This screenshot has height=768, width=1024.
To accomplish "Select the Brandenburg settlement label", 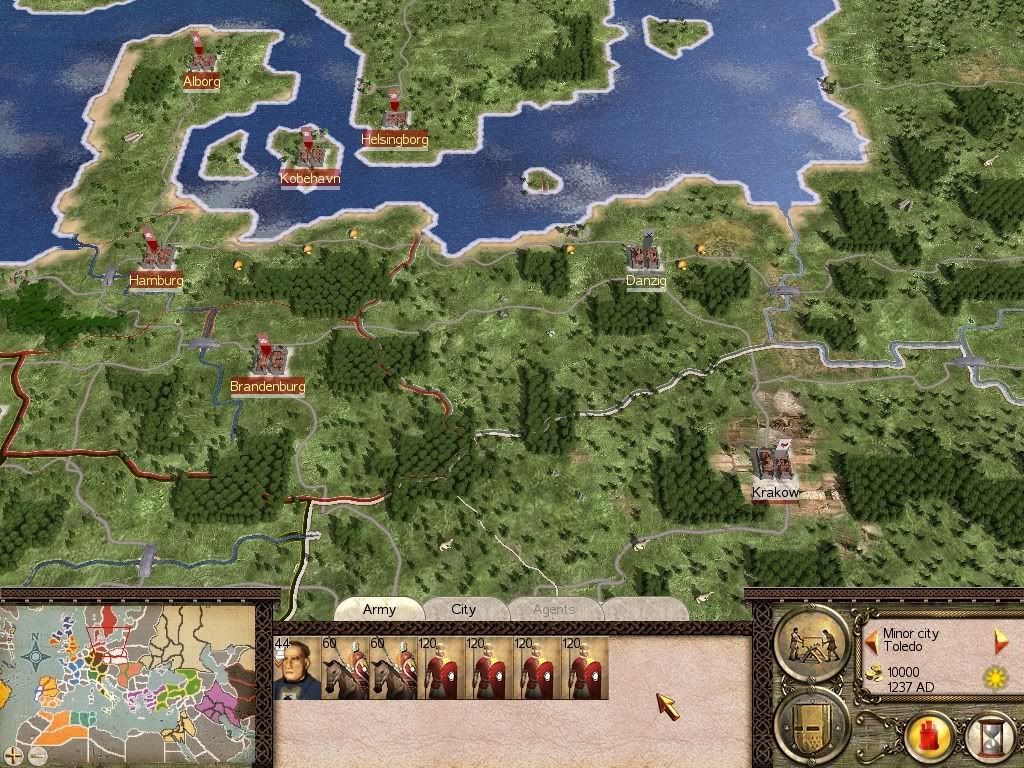I will 267,385.
